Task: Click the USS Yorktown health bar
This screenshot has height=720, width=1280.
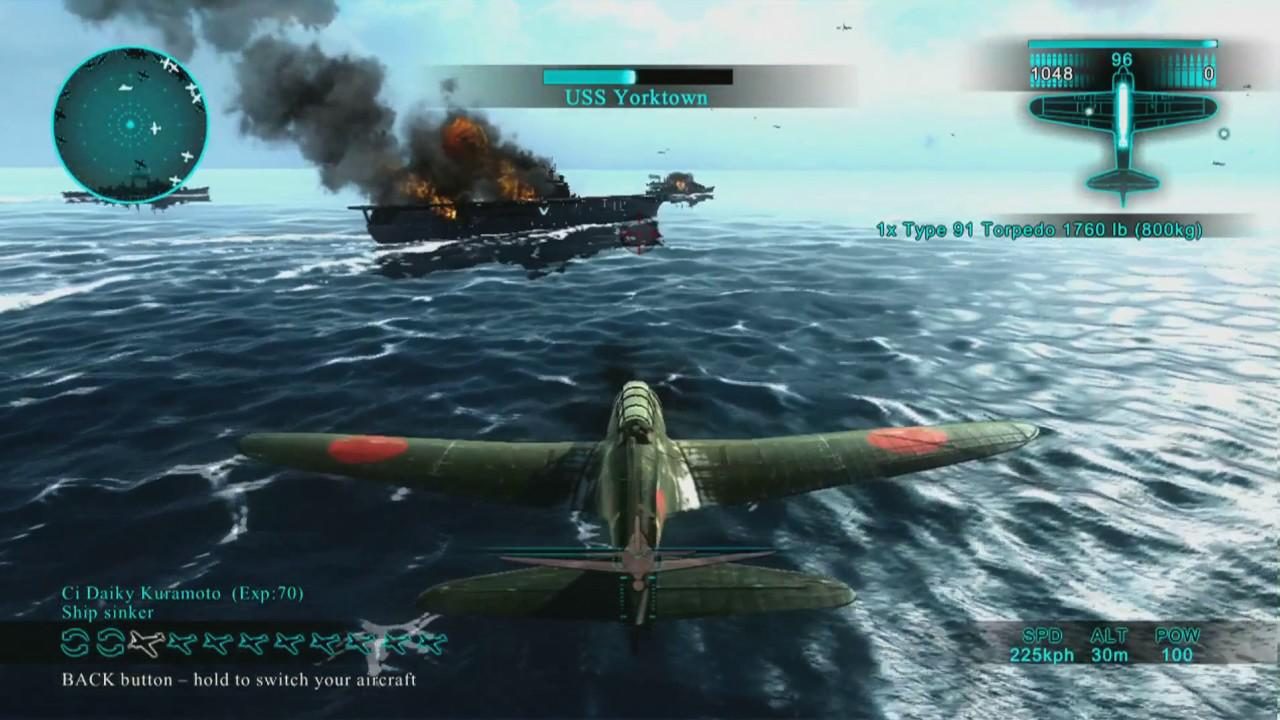Action: click(637, 76)
